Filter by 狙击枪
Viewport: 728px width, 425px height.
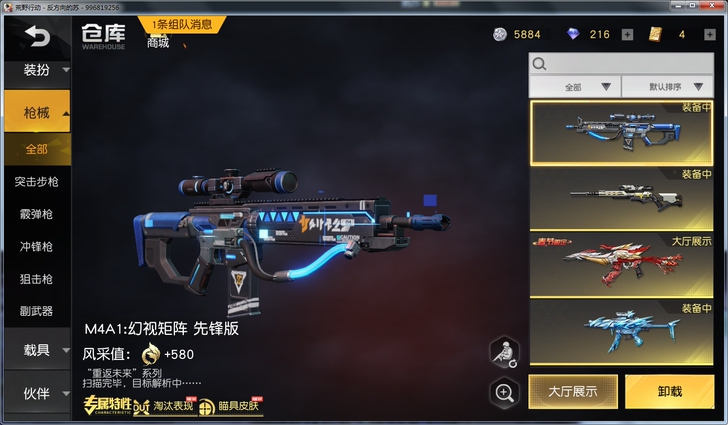[37, 279]
